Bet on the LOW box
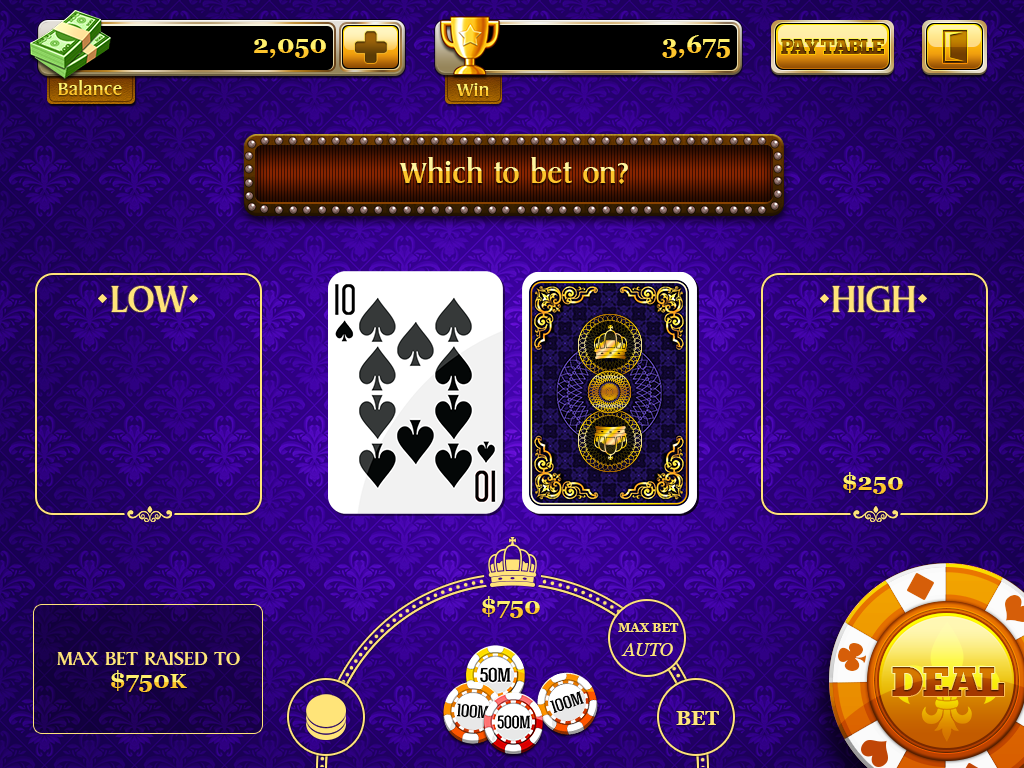The width and height of the screenshot is (1024, 768). [x=148, y=394]
